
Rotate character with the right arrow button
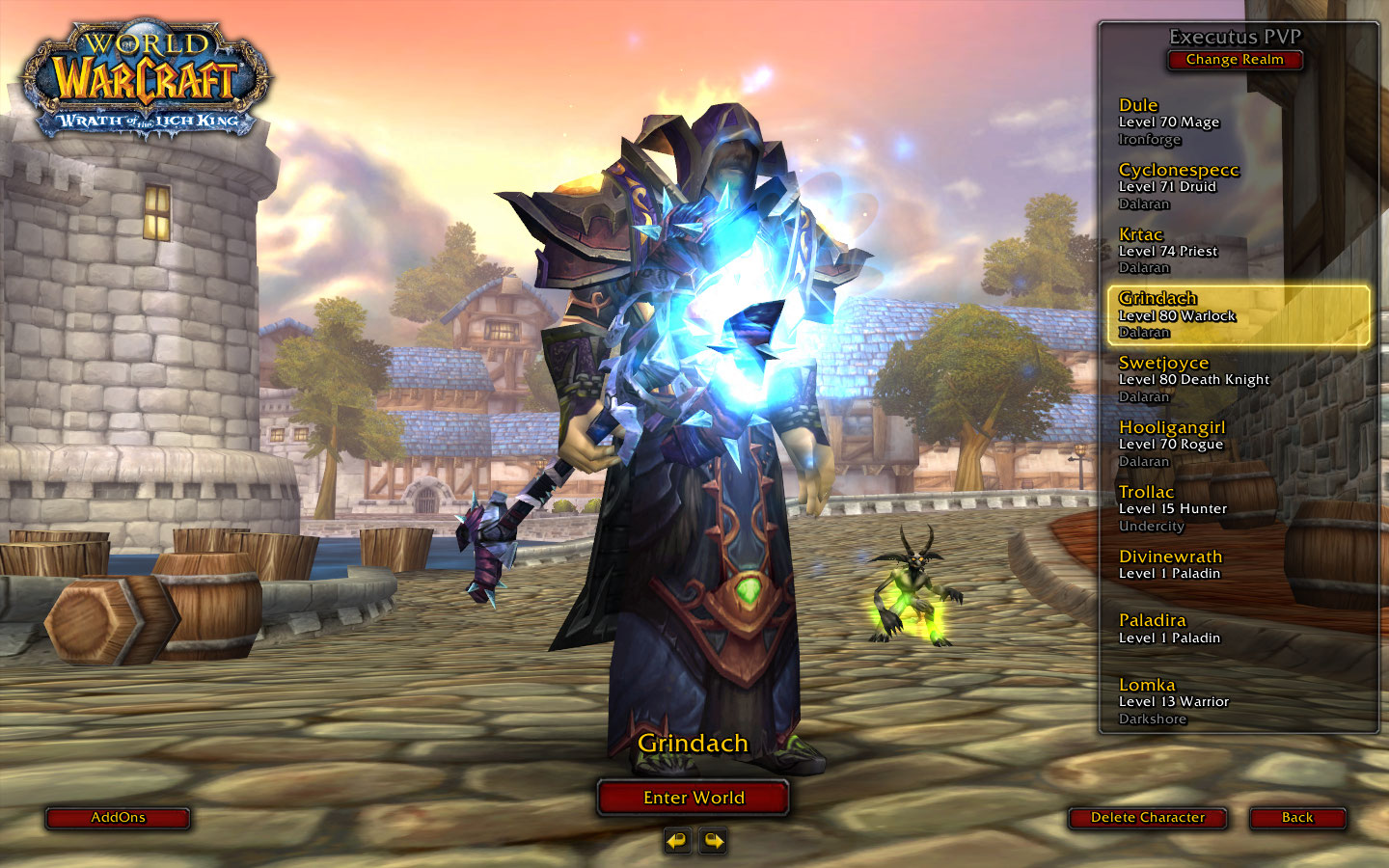pyautogui.click(x=713, y=841)
